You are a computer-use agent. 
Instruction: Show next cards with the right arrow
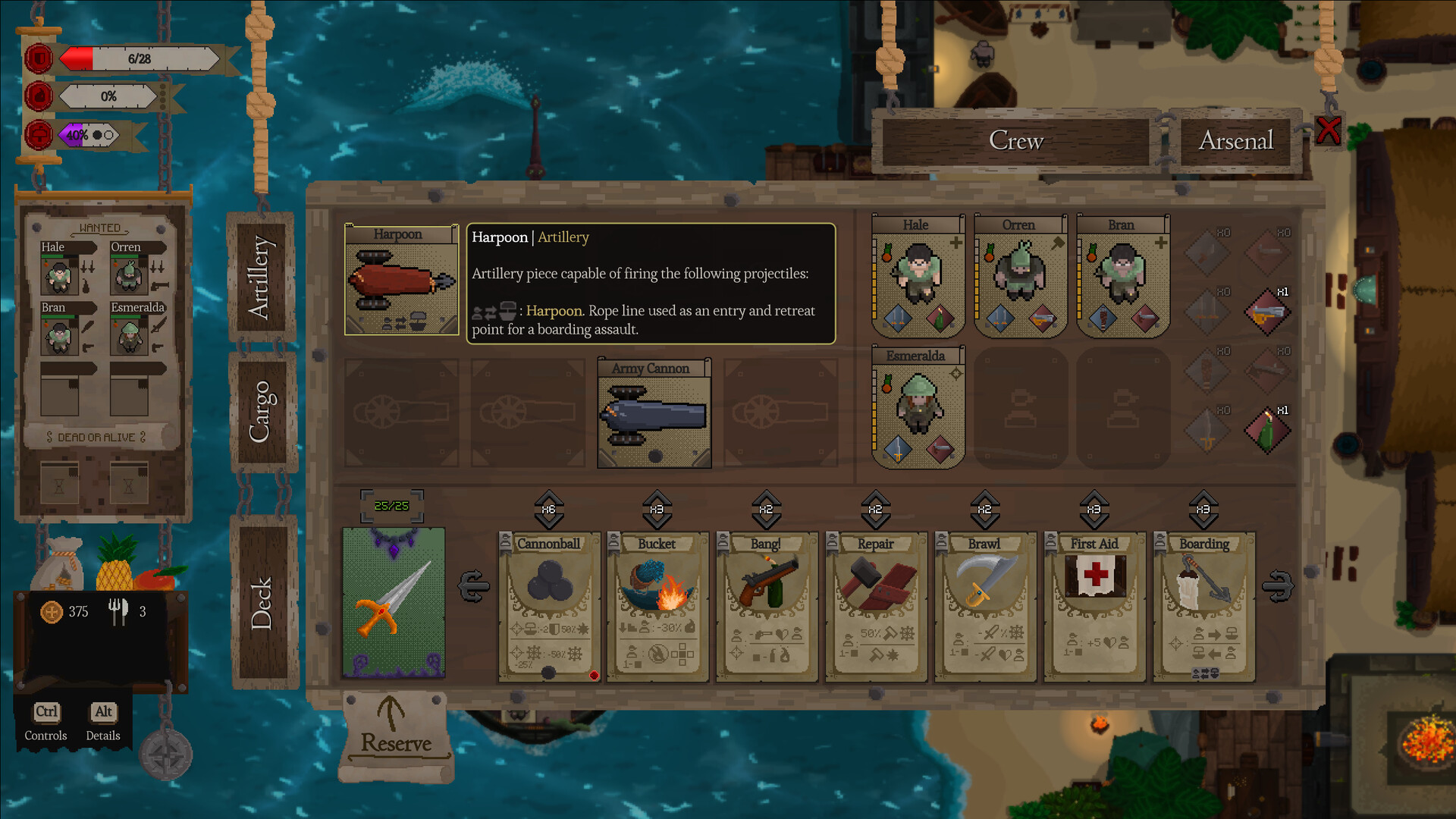coord(1278,586)
